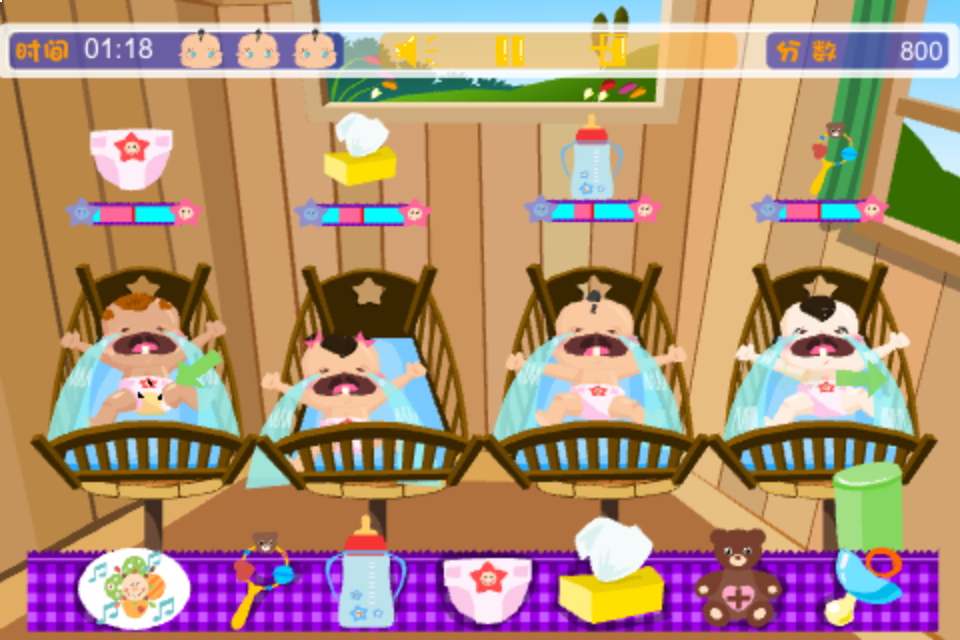Select the star diaper on the tray
This screenshot has width=960, height=640.
click(x=488, y=589)
